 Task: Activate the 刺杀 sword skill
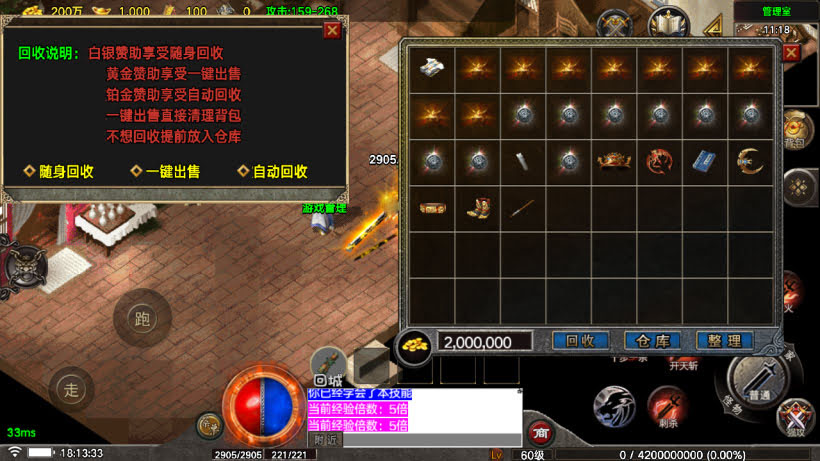point(666,404)
